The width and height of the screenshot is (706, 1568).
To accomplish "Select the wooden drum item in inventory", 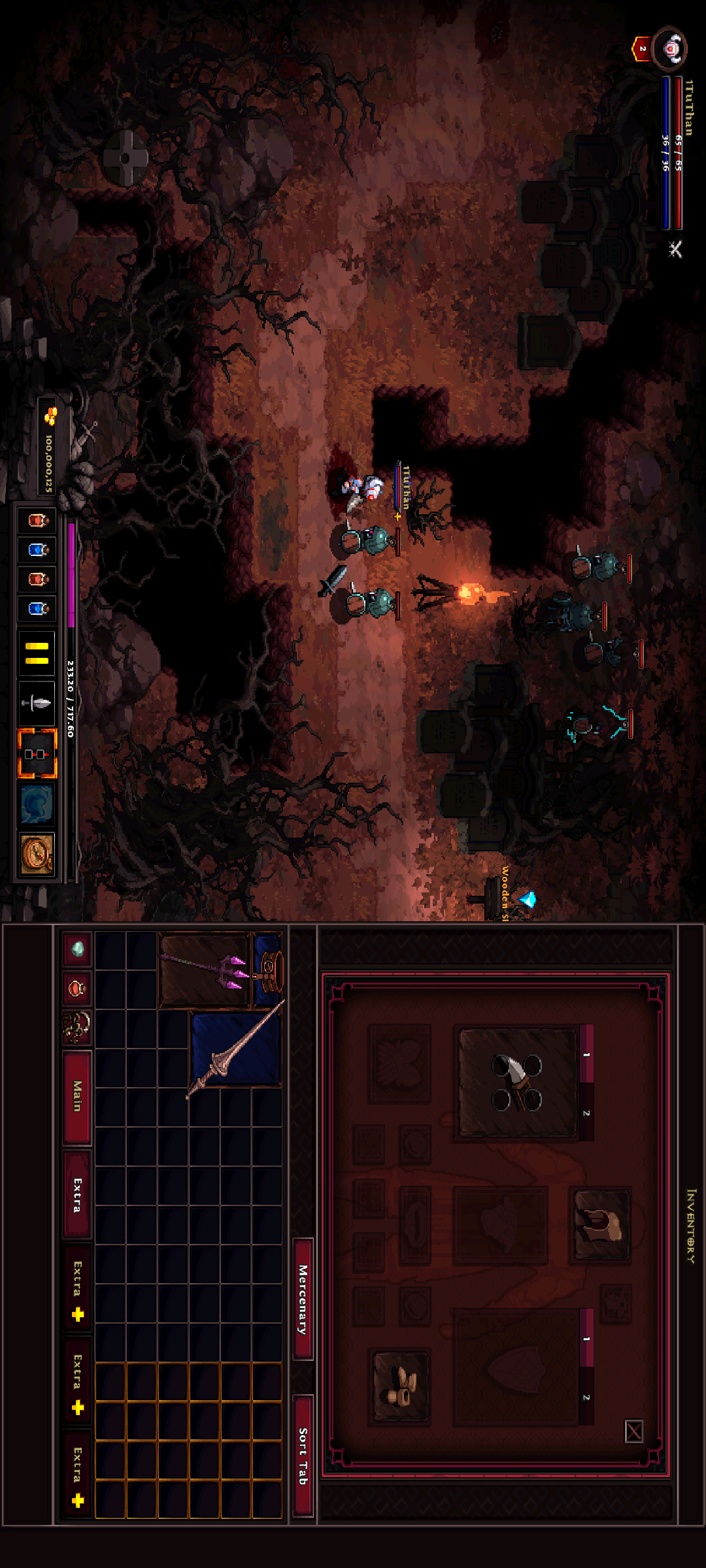I will tap(269, 968).
